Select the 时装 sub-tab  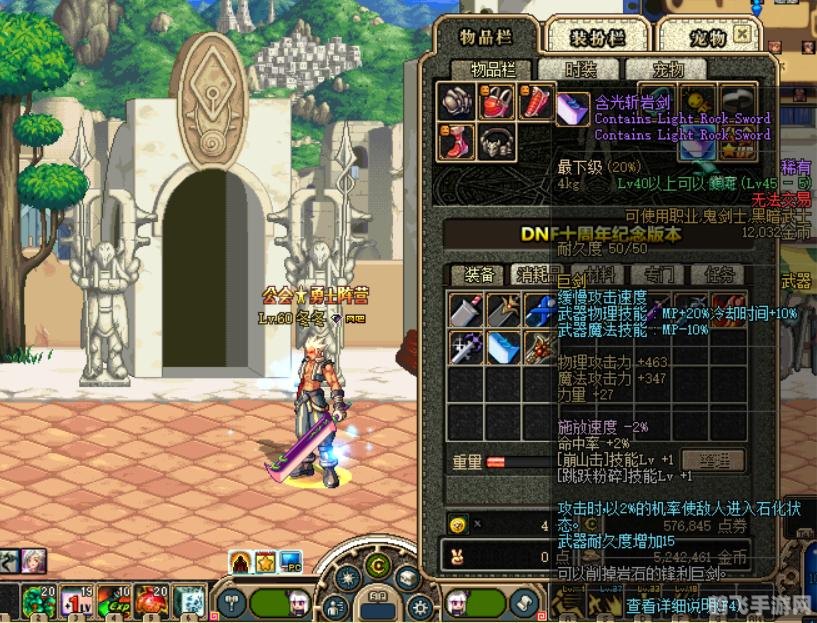pyautogui.click(x=582, y=69)
